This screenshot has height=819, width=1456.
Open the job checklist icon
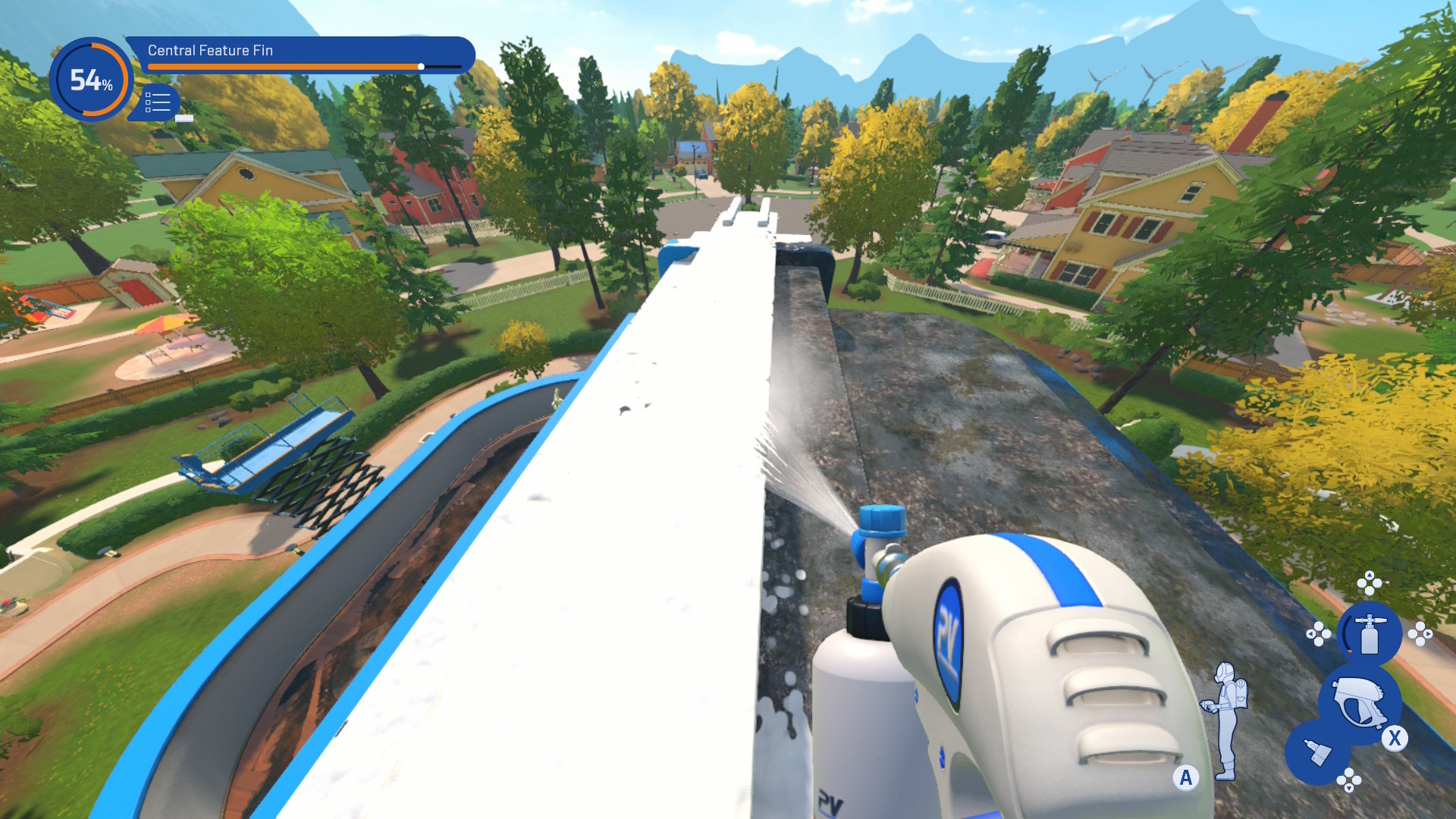click(158, 102)
